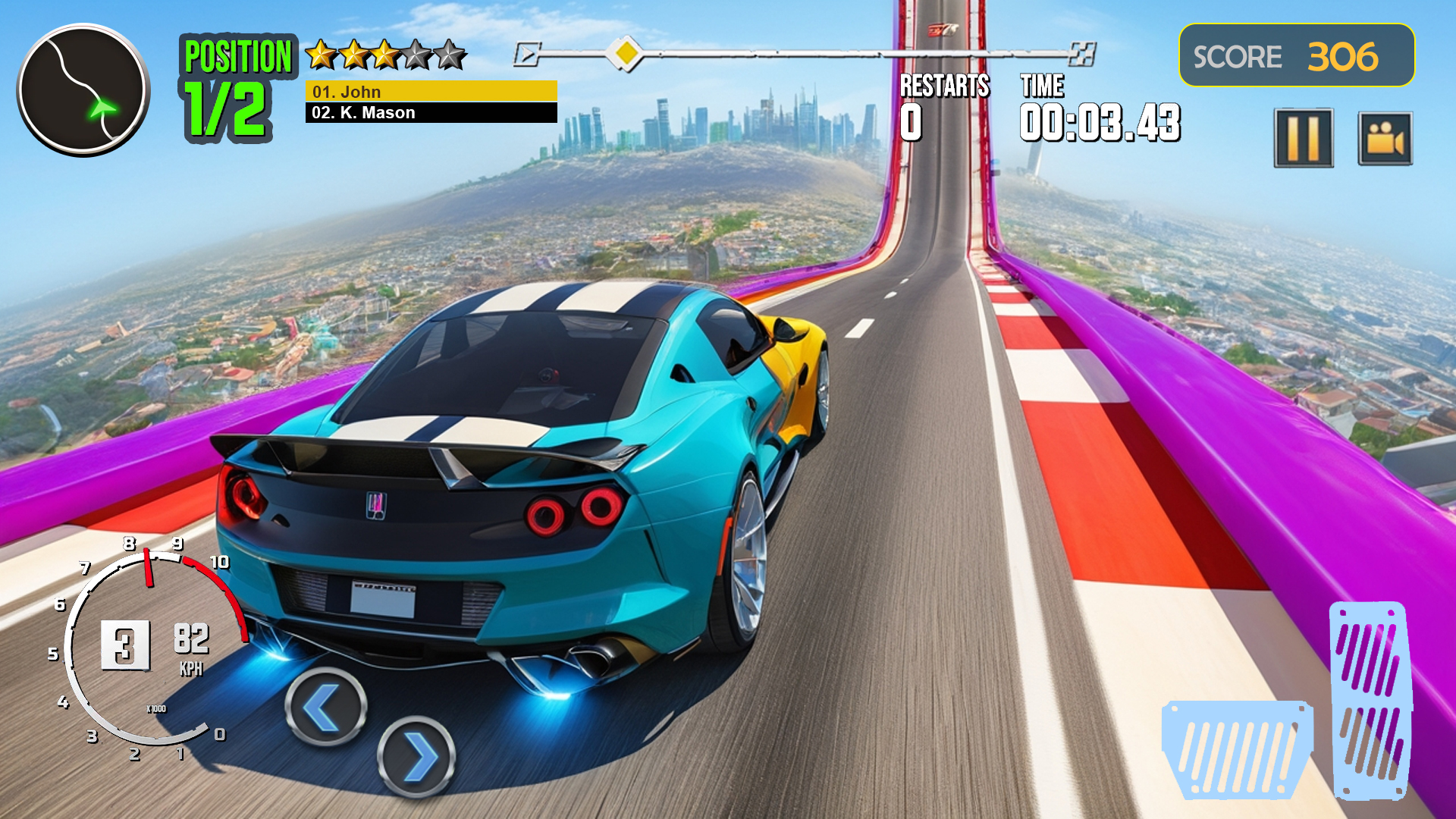
Task: Click the SCORE 306 panel
Action: (x=1296, y=55)
